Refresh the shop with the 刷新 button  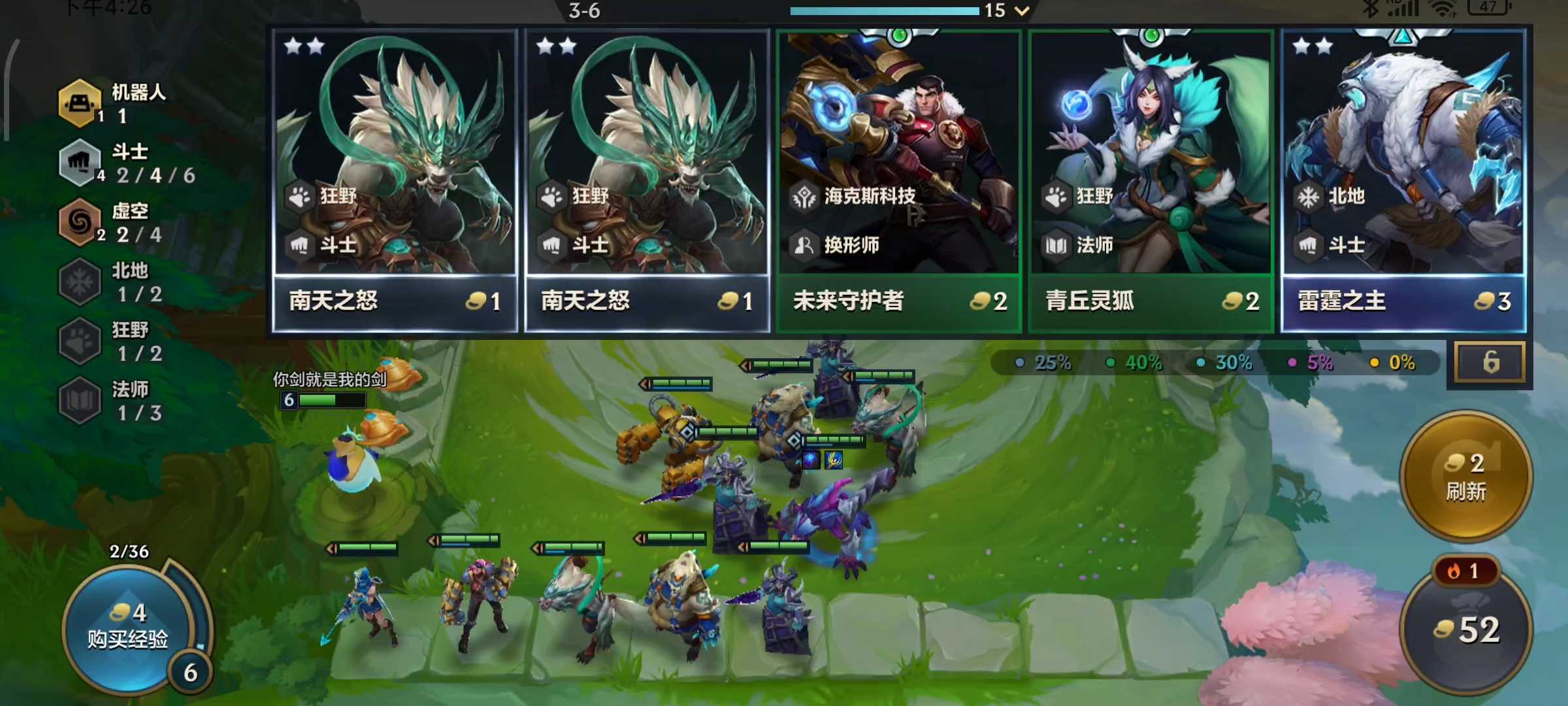point(1466,478)
